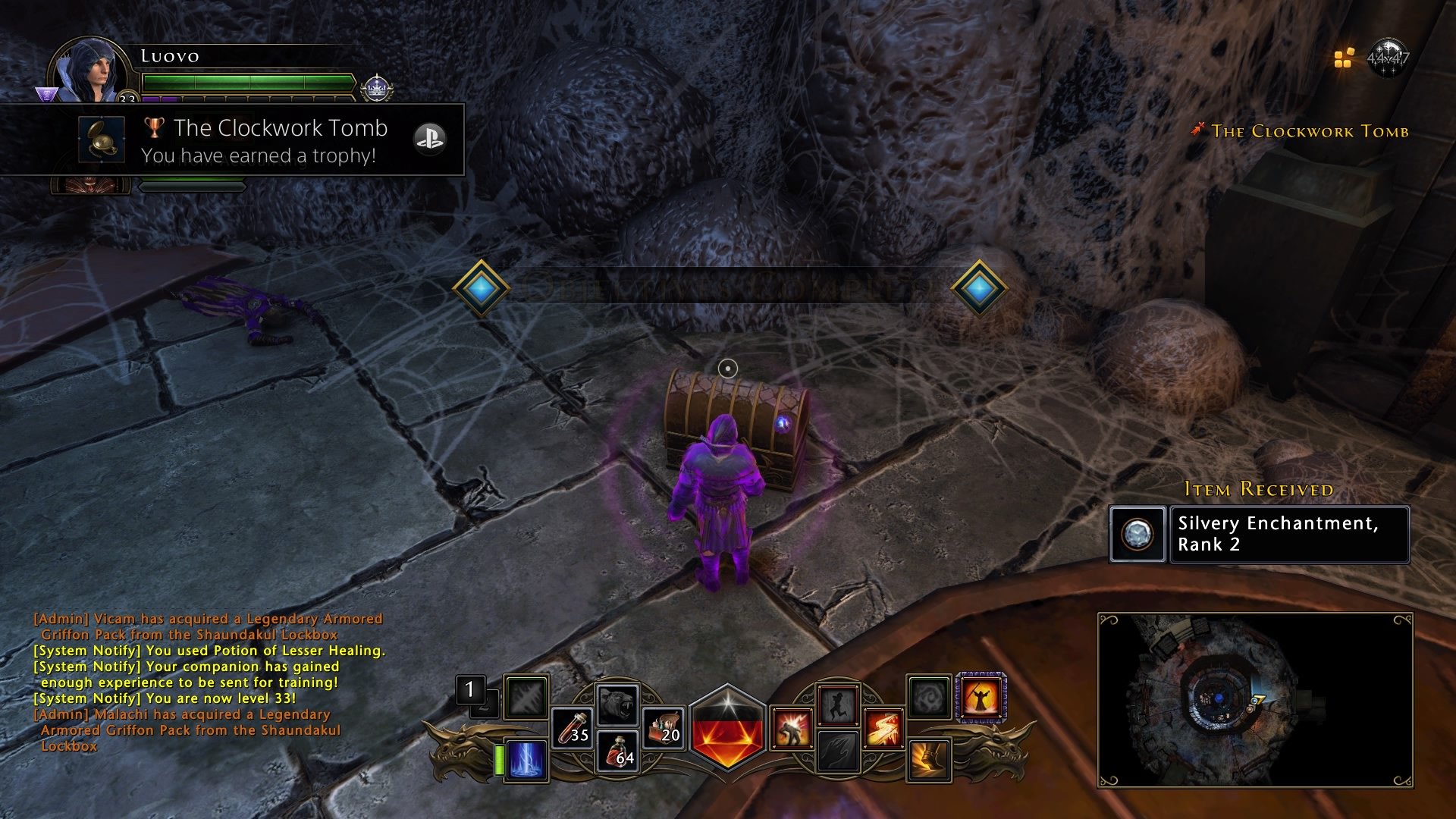Activate the glowing boot stomp power

(928, 760)
